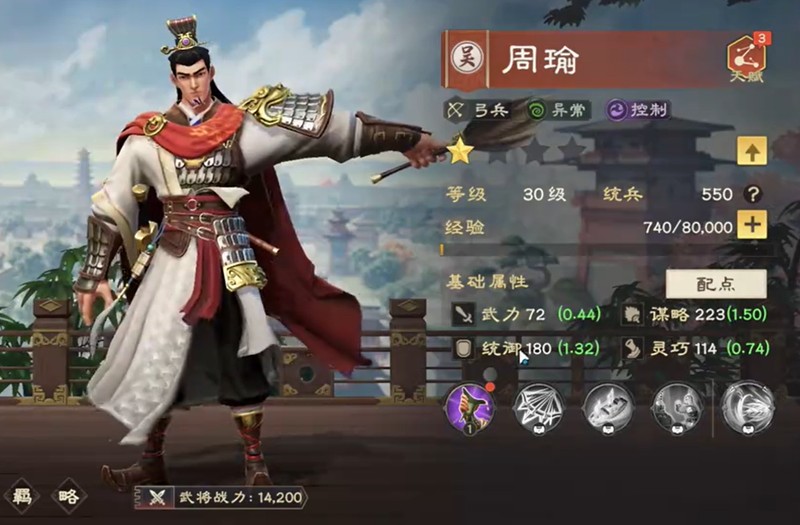Select the purple hand skill icon
Screen dimensions: 800x525
tap(467, 407)
